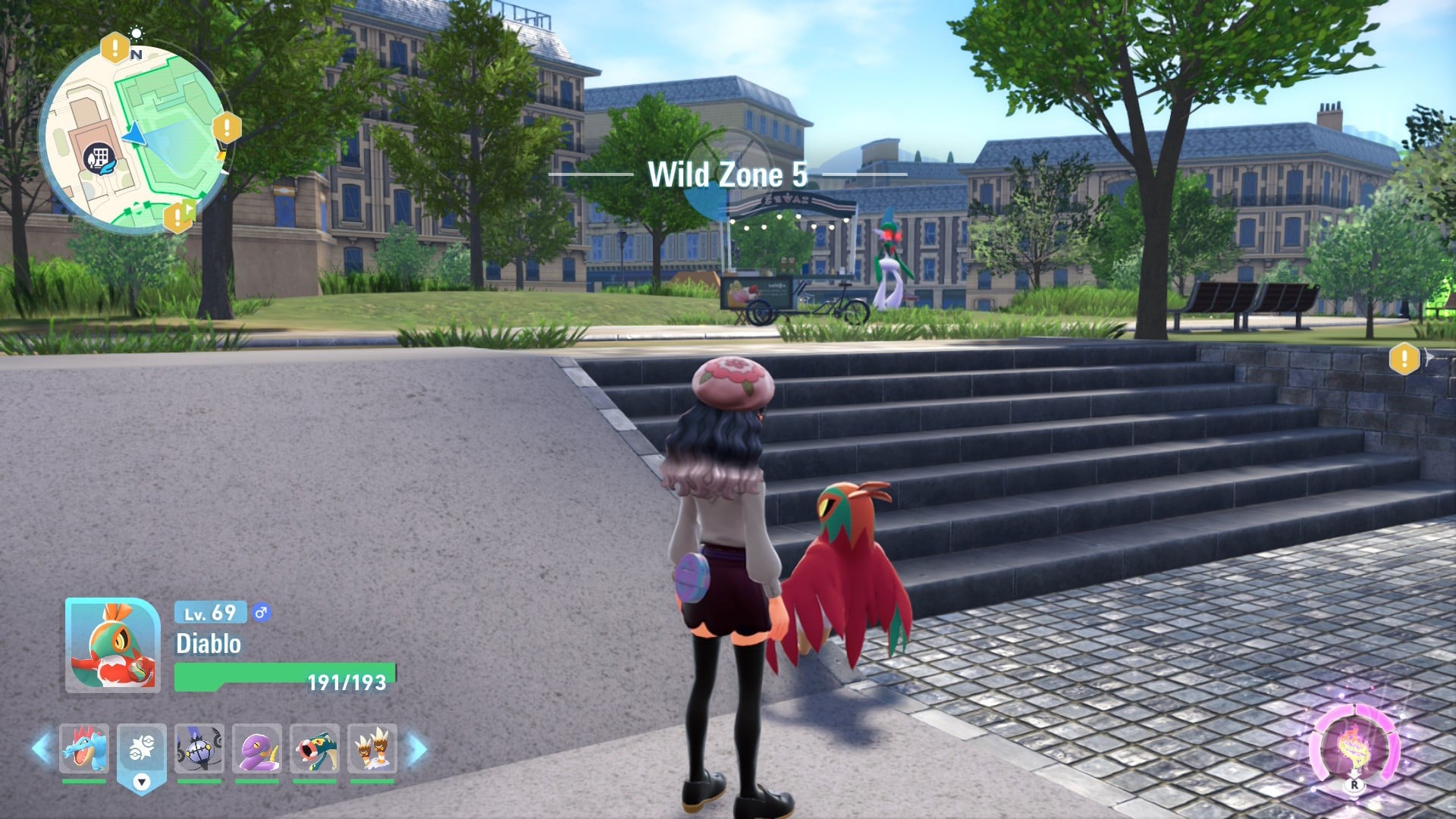
Task: Cycle party left with the arrow
Action: tap(42, 748)
